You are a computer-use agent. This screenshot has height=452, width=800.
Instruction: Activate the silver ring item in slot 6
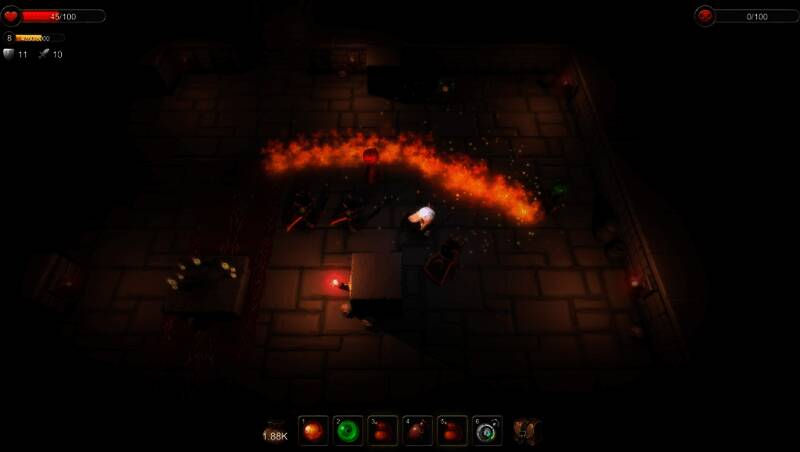coord(487,430)
